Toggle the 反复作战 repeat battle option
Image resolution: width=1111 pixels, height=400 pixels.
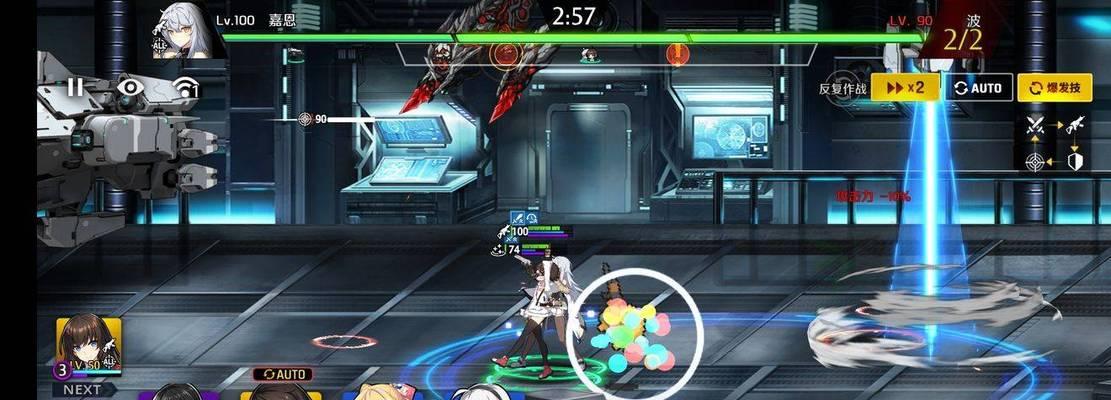[x=844, y=88]
